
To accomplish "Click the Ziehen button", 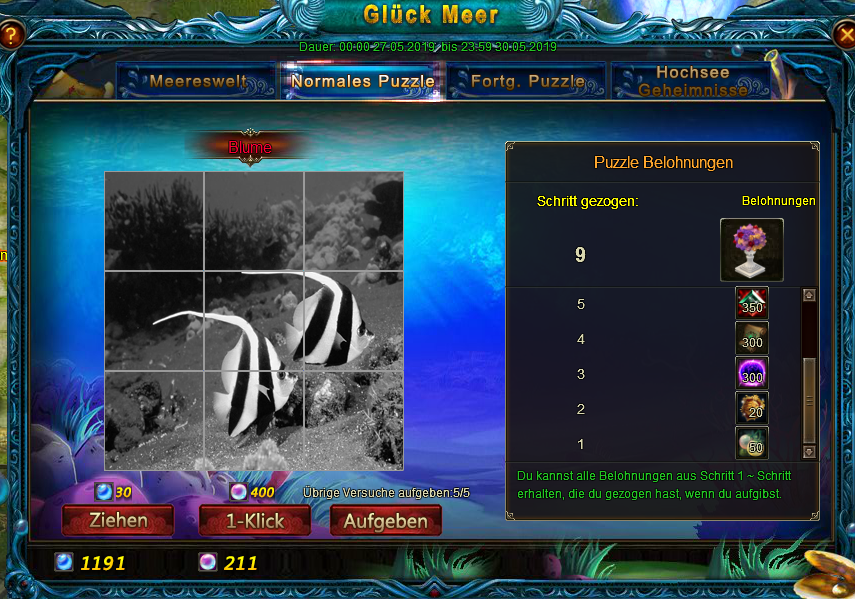I will coord(118,520).
